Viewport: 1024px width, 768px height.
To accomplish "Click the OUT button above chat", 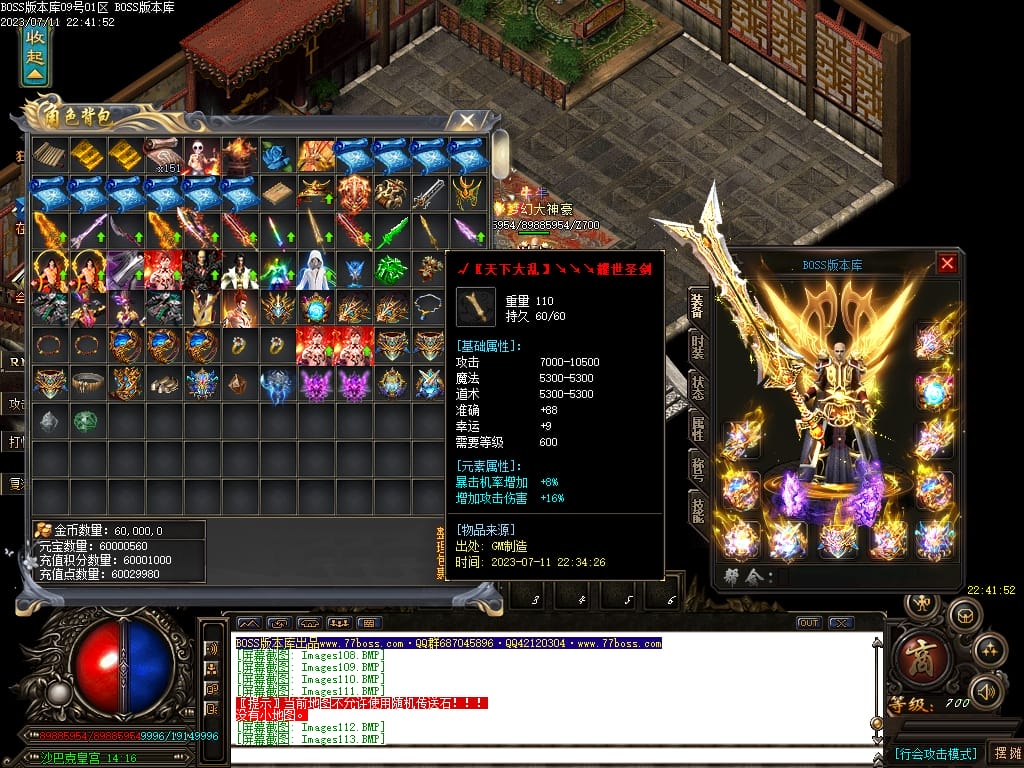I will (x=809, y=623).
